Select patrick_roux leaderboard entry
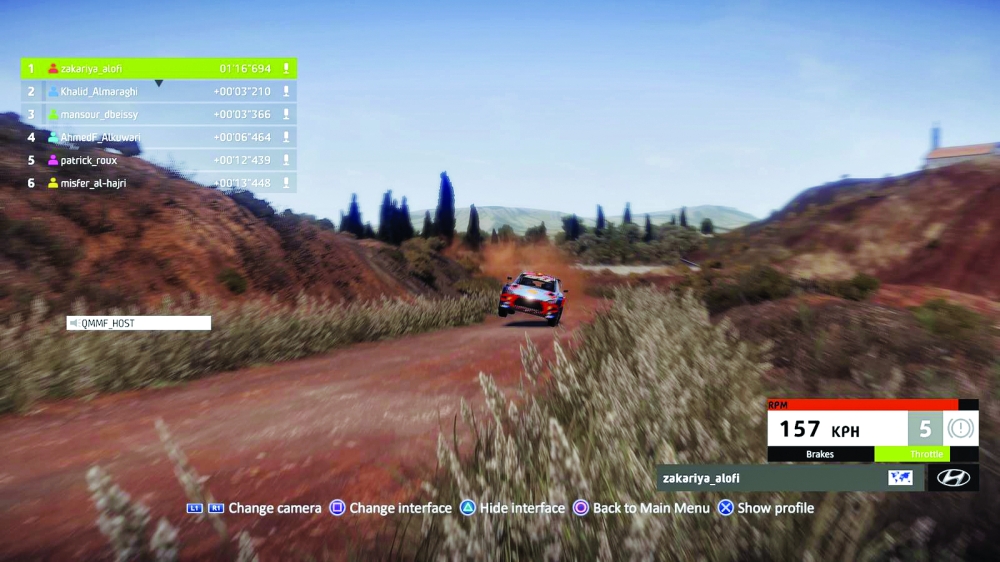Viewport: 1000px width, 562px height. 160,160
